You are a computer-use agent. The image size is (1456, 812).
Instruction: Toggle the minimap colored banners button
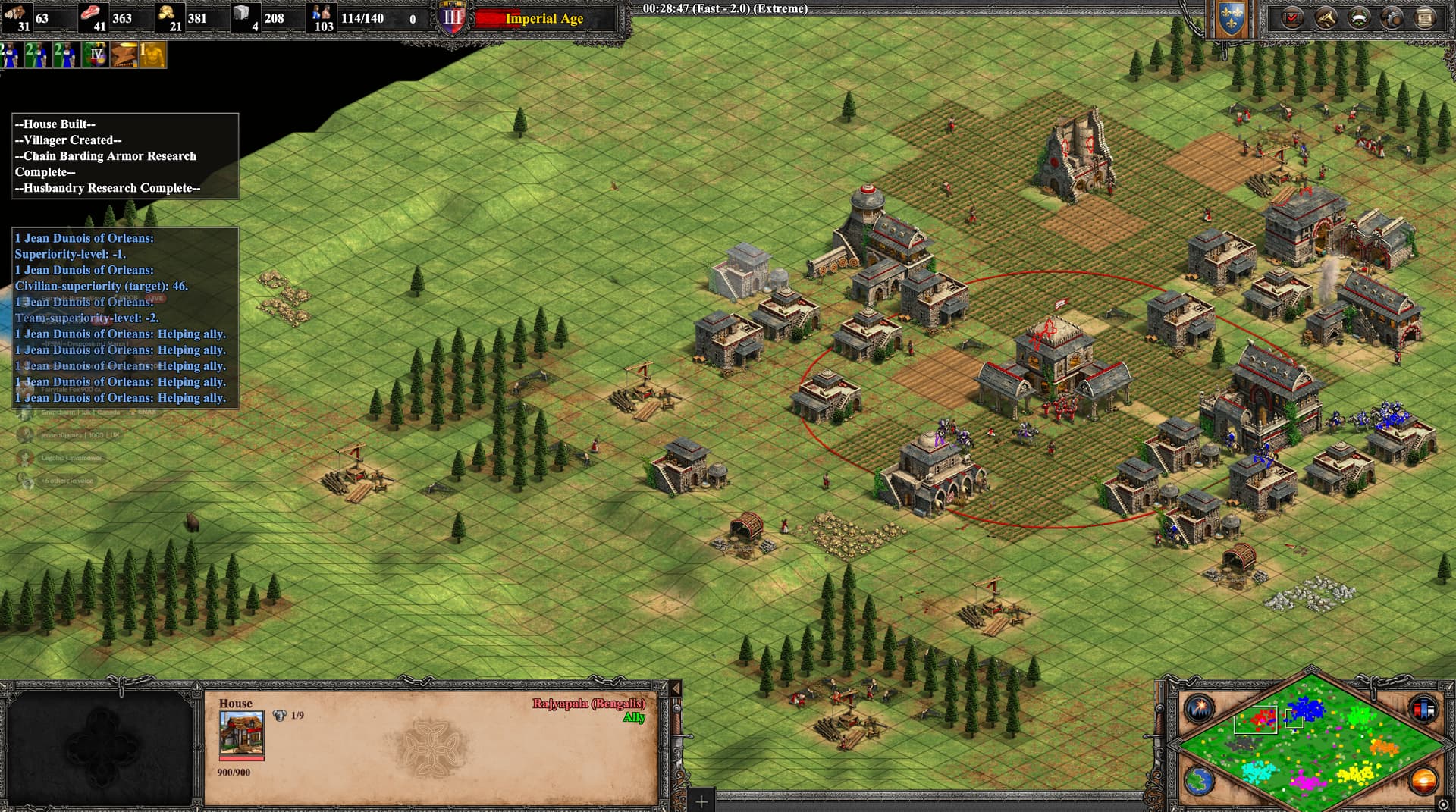pyautogui.click(x=1423, y=709)
